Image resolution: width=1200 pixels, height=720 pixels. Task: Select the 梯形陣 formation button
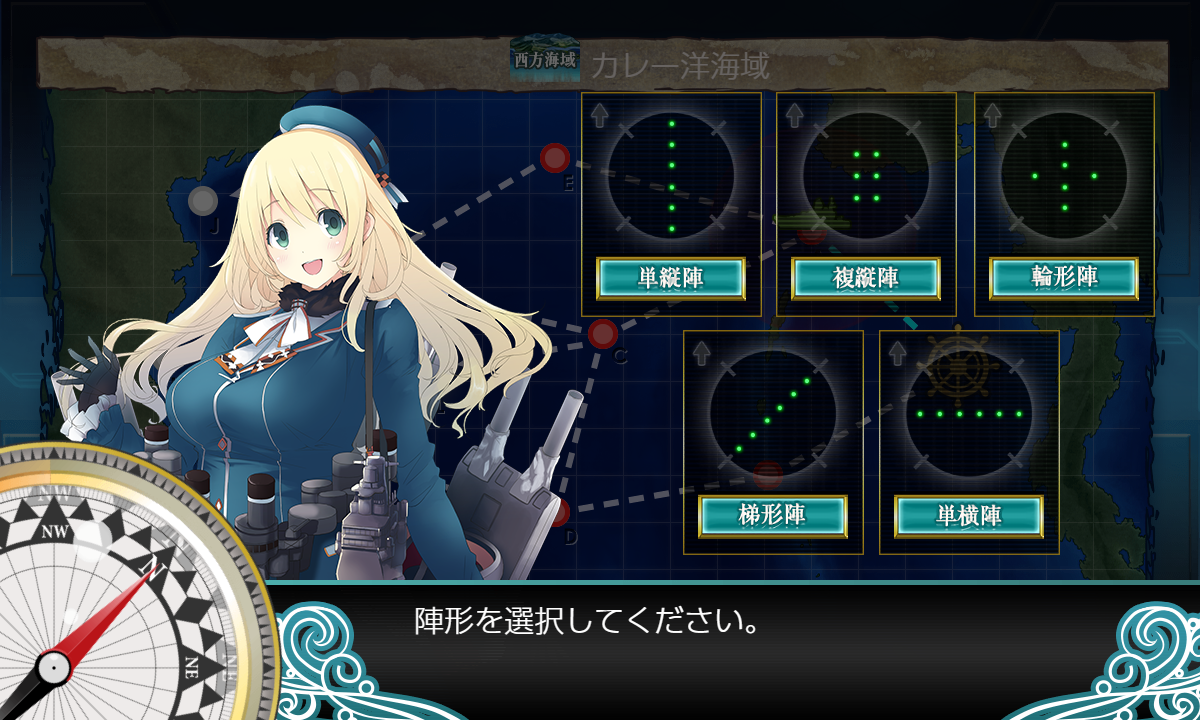pos(773,516)
